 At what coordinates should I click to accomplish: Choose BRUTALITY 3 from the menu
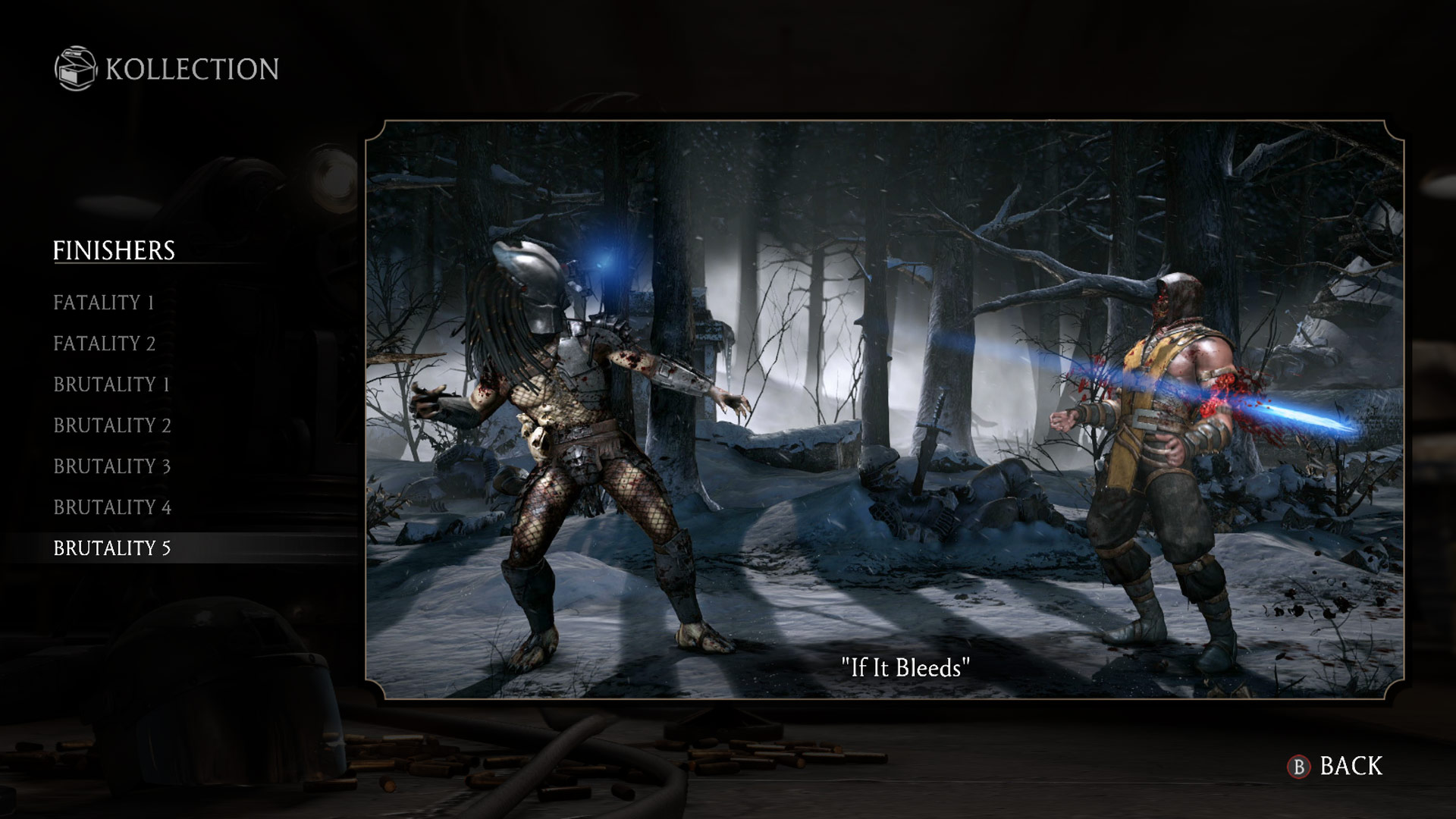111,466
